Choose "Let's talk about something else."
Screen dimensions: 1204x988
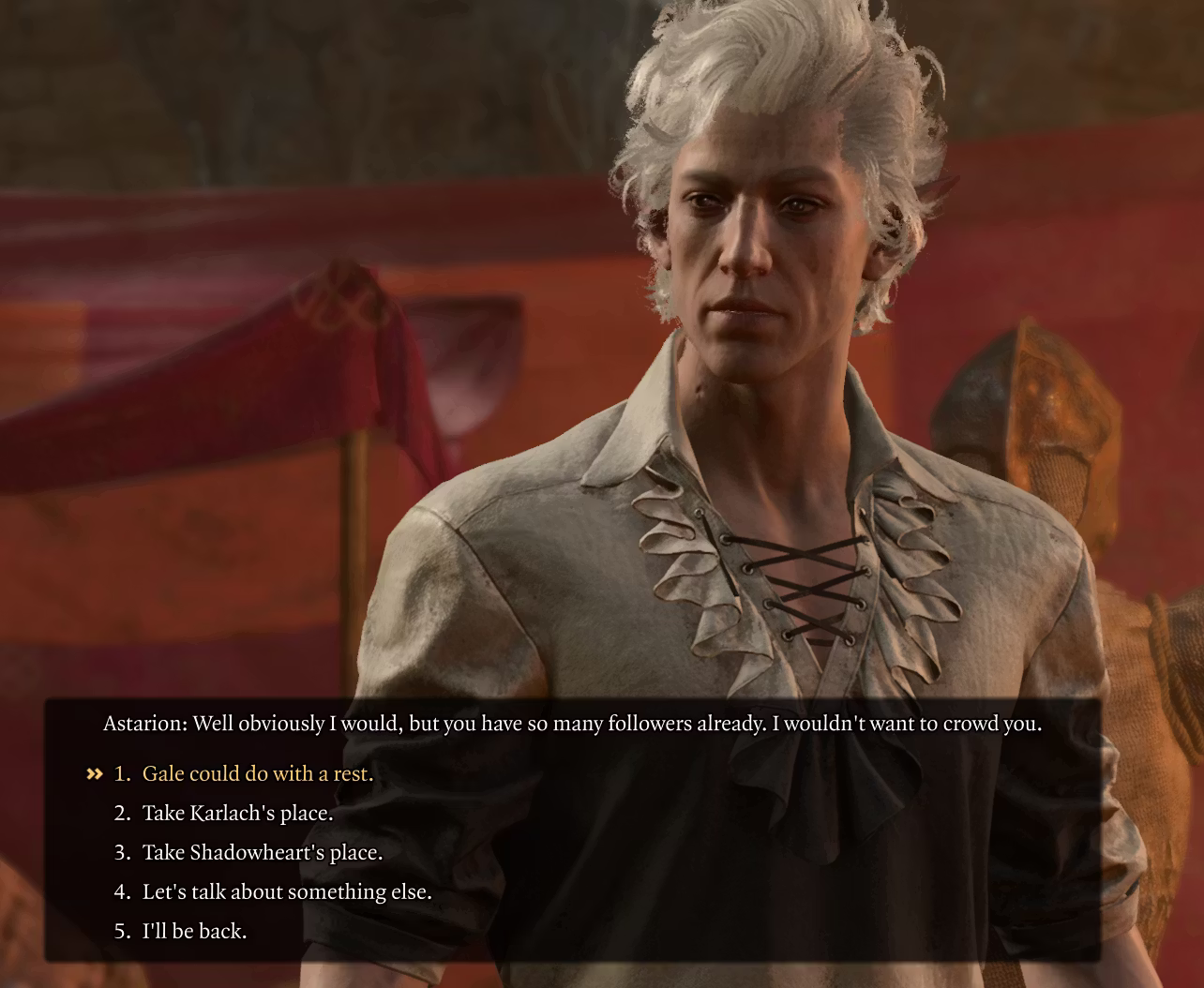point(286,892)
